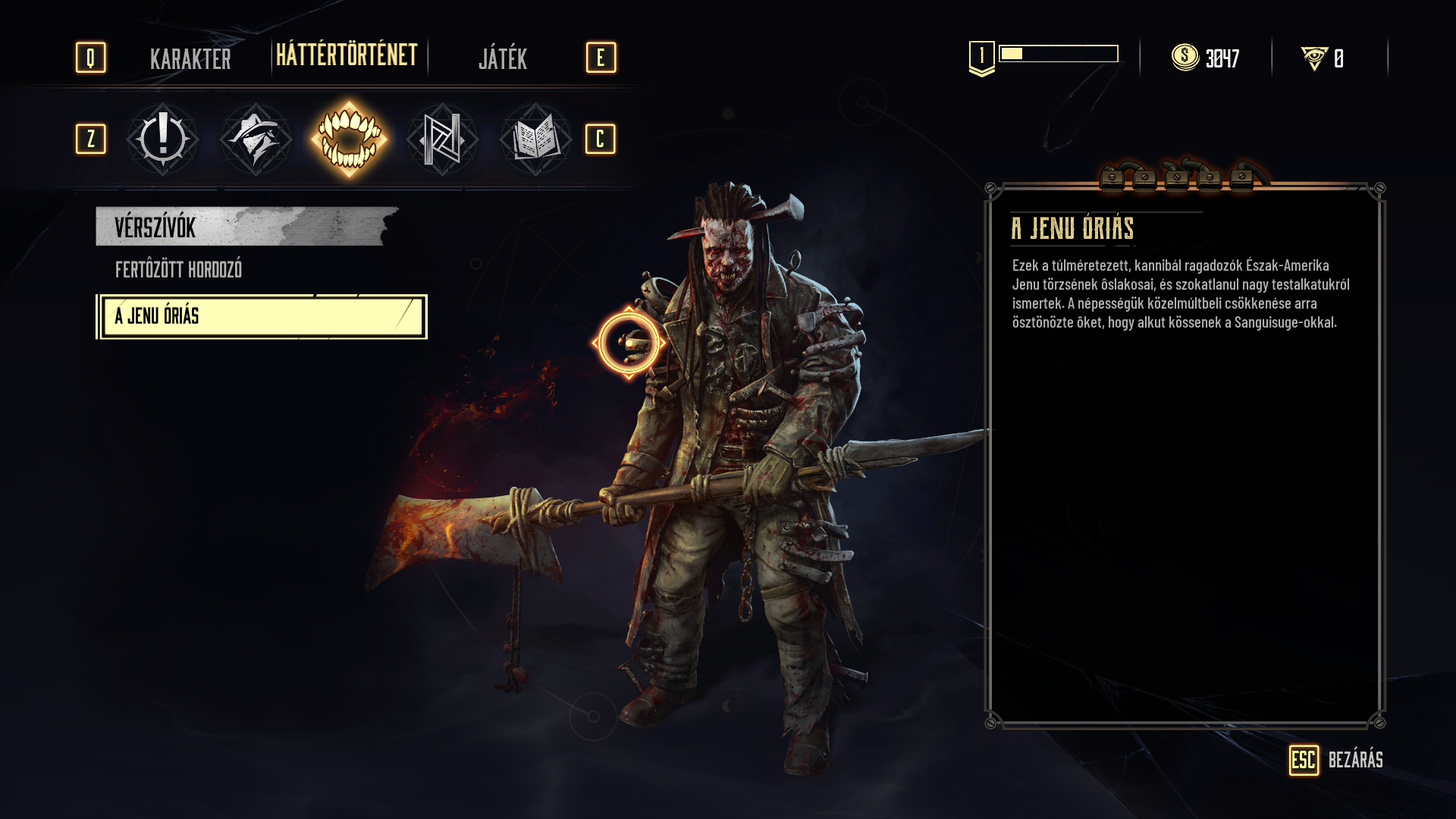The image size is (1456, 819).
Task: Choose the A Jenu Óriás entry
Action: [262, 316]
